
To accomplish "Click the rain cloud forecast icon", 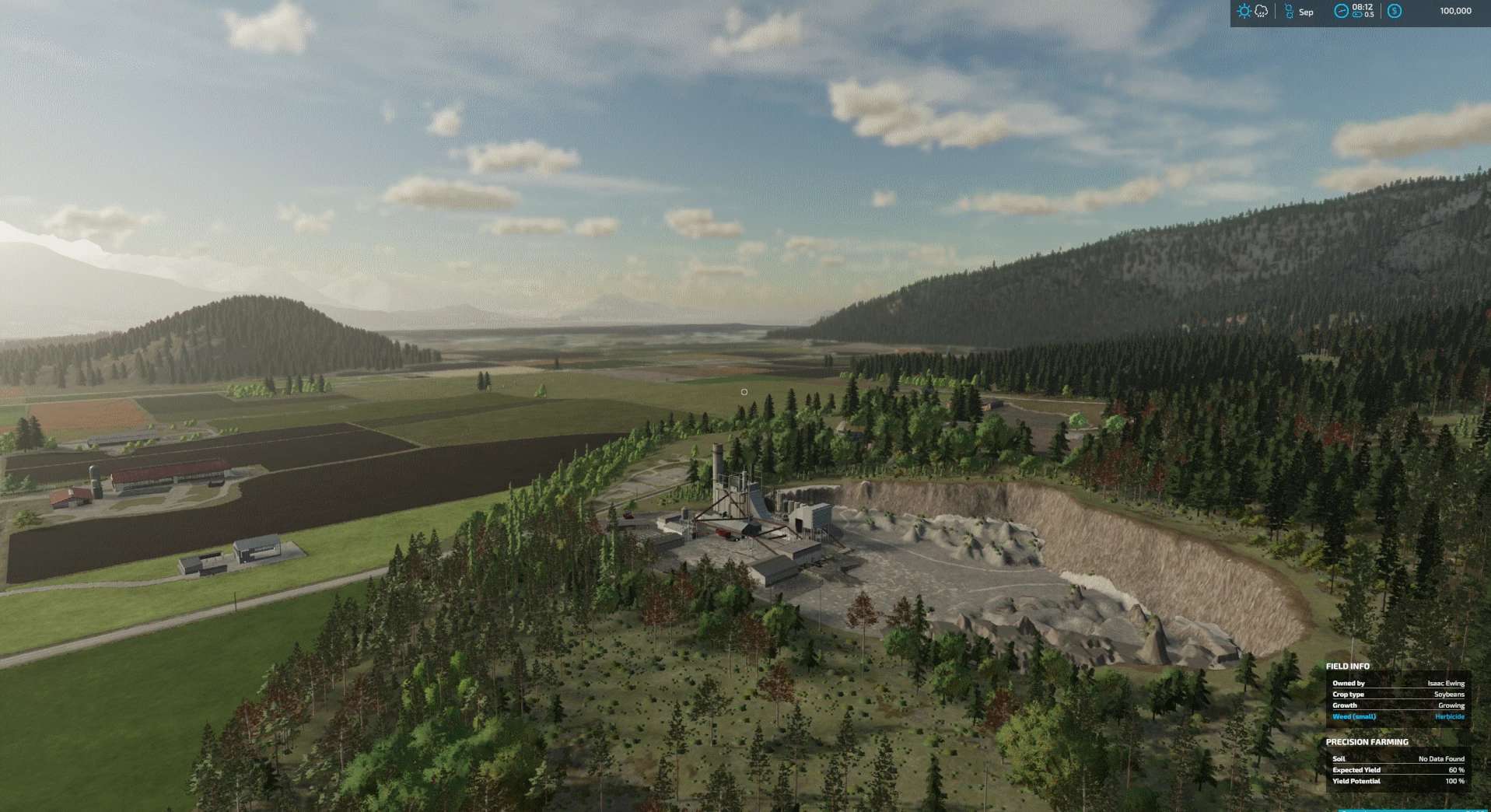I will pyautogui.click(x=1262, y=12).
